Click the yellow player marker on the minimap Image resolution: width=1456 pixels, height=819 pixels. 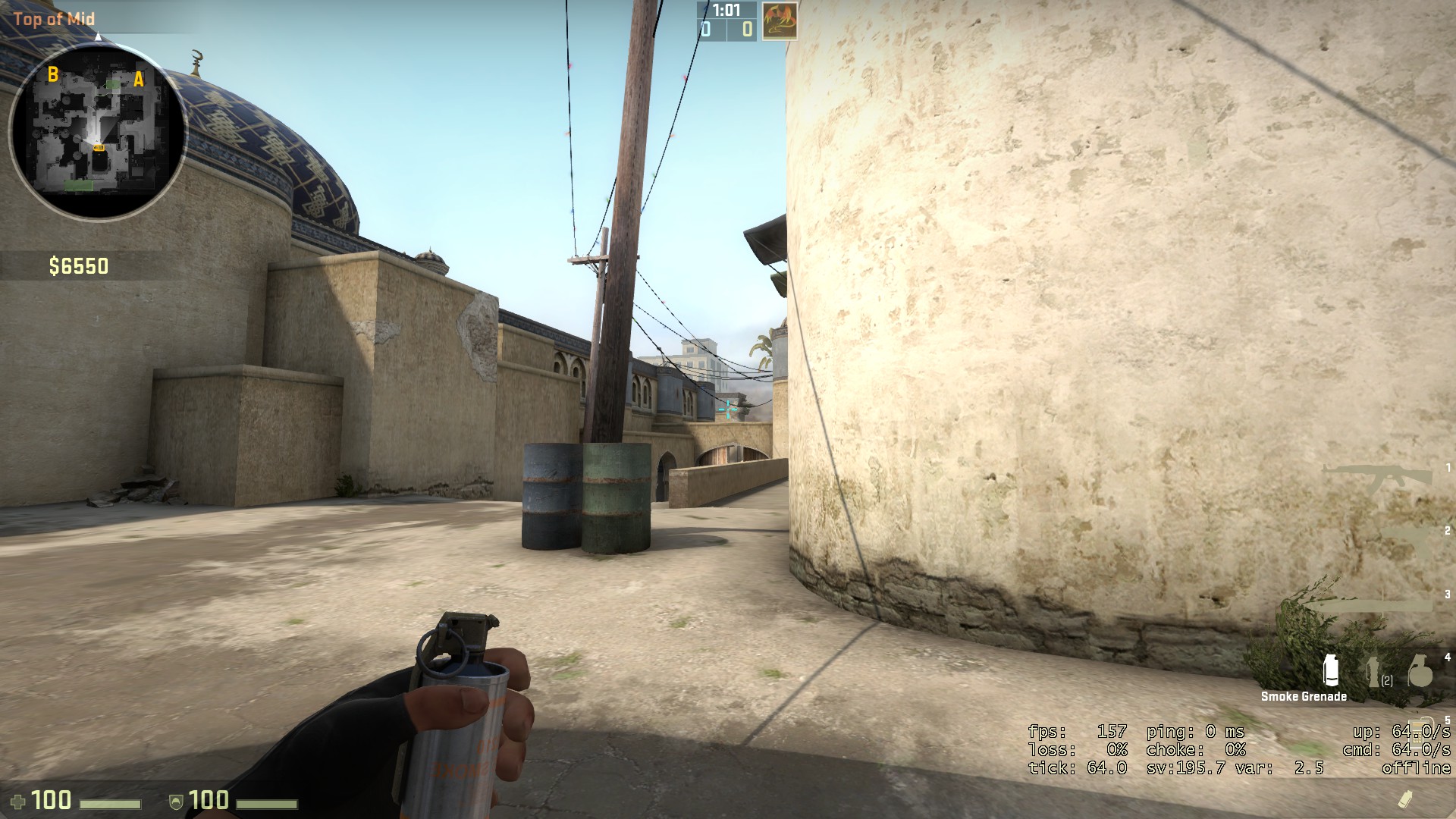click(x=99, y=148)
